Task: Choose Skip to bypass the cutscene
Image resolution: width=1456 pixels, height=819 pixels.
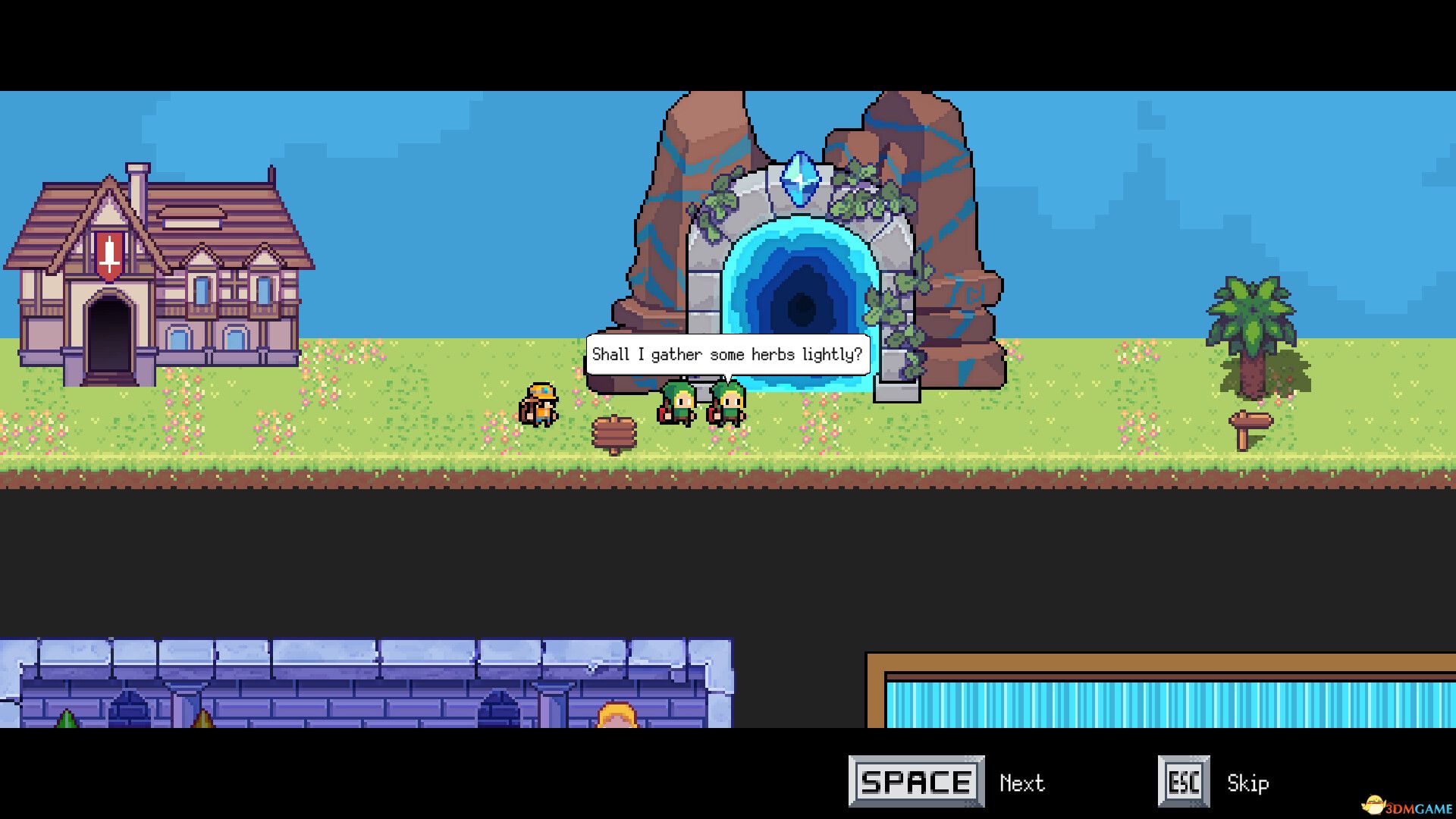Action: click(1248, 783)
